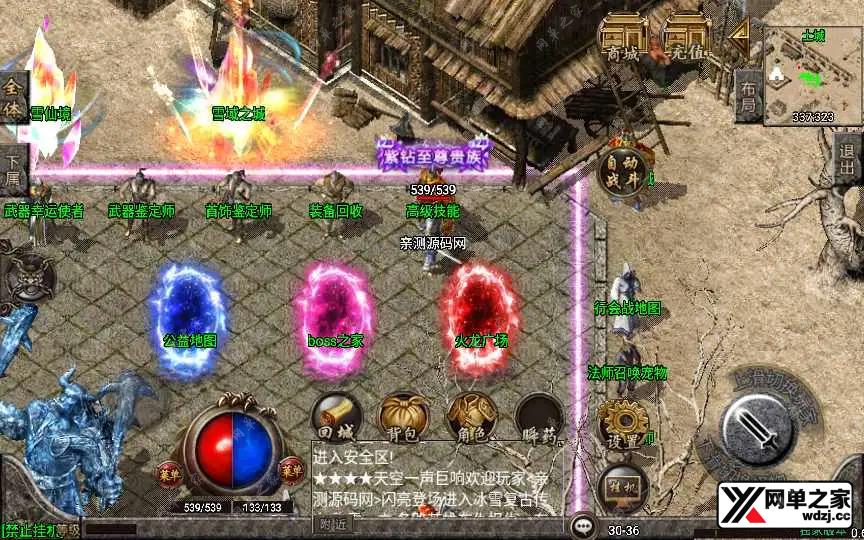Open the chat speech-bubble icon

pos(582,525)
